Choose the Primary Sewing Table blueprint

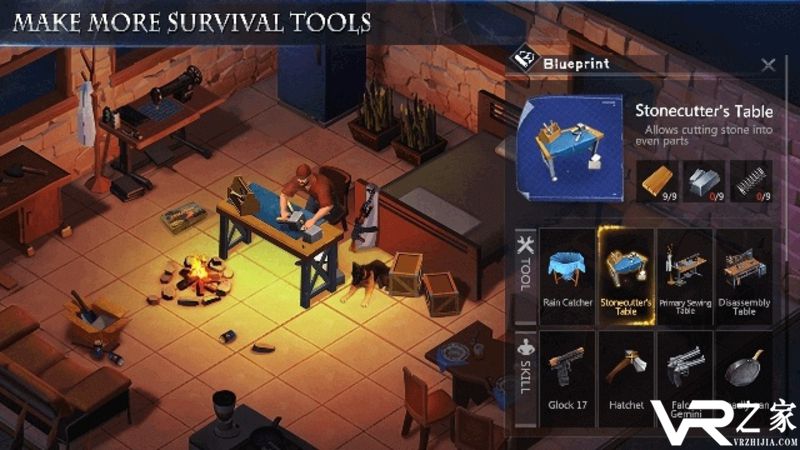pos(685,275)
